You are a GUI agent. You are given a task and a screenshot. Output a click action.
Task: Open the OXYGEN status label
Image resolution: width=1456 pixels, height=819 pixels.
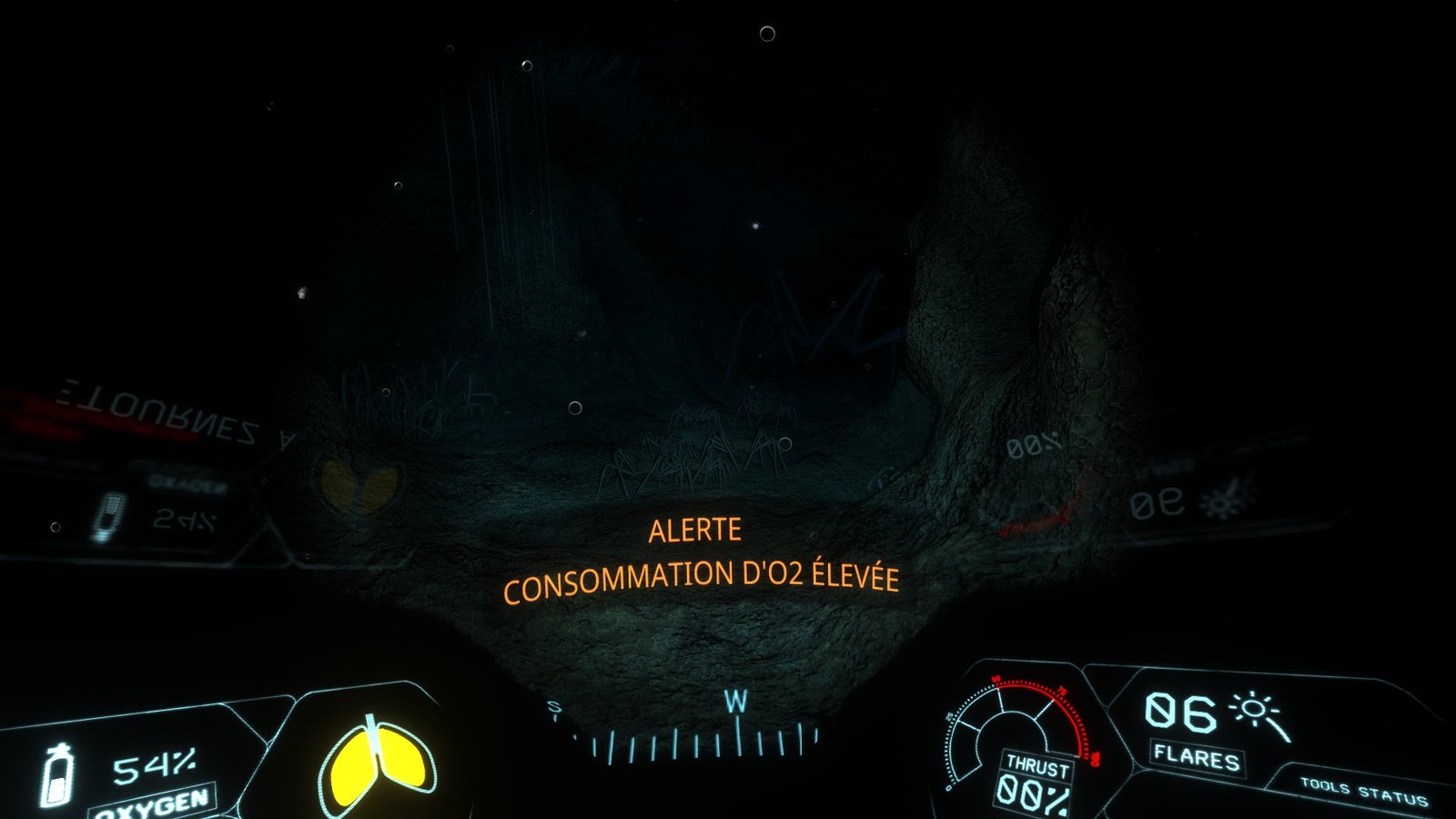[x=151, y=804]
